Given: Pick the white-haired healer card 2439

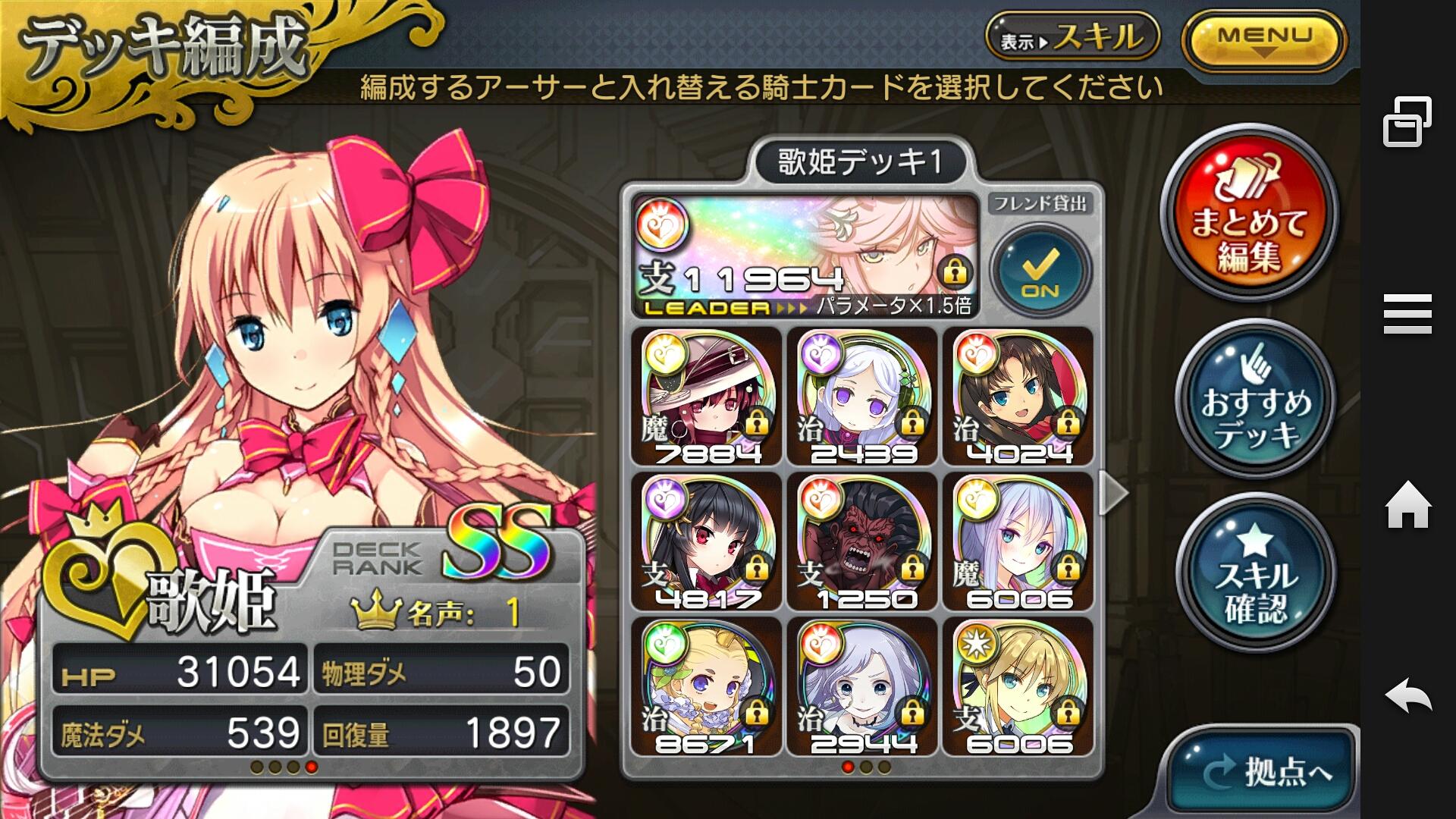Looking at the screenshot, I should 863,397.
